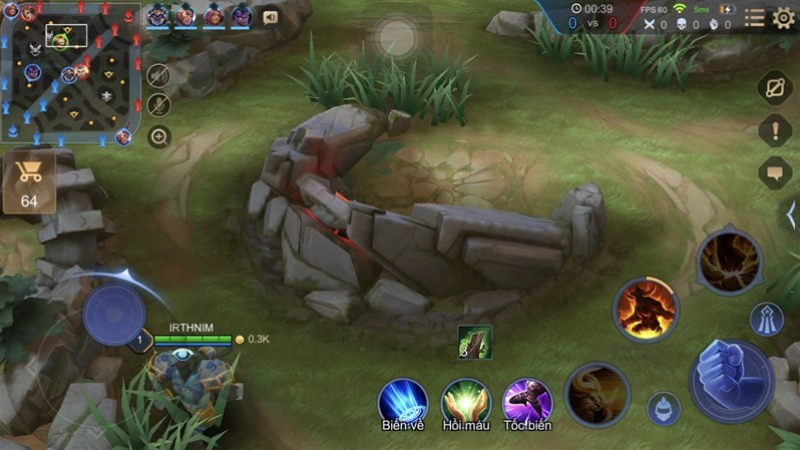Cast the Hồi máu healing spell
Screen dimensions: 800x450
(464, 401)
